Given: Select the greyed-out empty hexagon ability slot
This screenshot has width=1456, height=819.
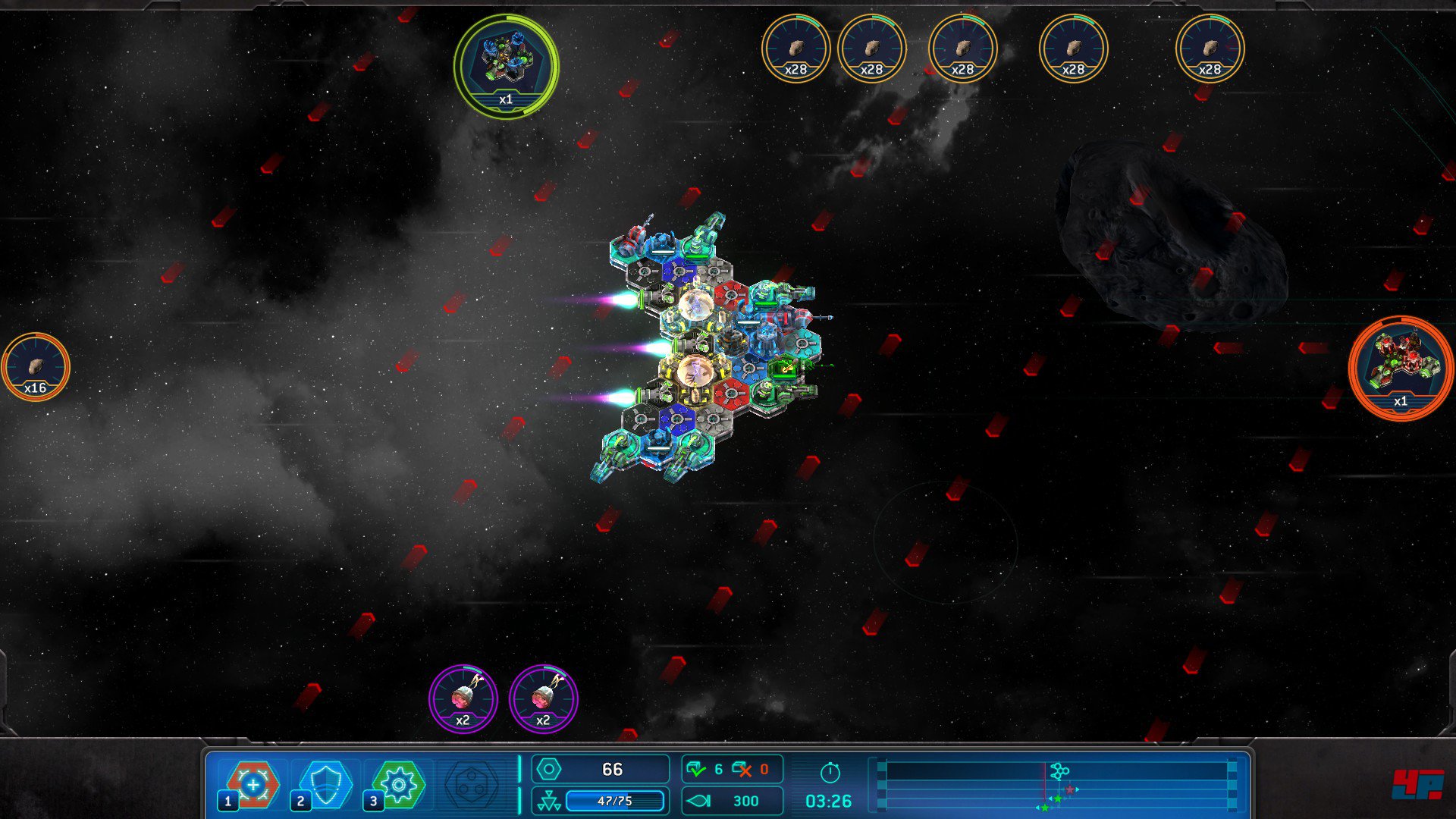Looking at the screenshot, I should click(471, 786).
